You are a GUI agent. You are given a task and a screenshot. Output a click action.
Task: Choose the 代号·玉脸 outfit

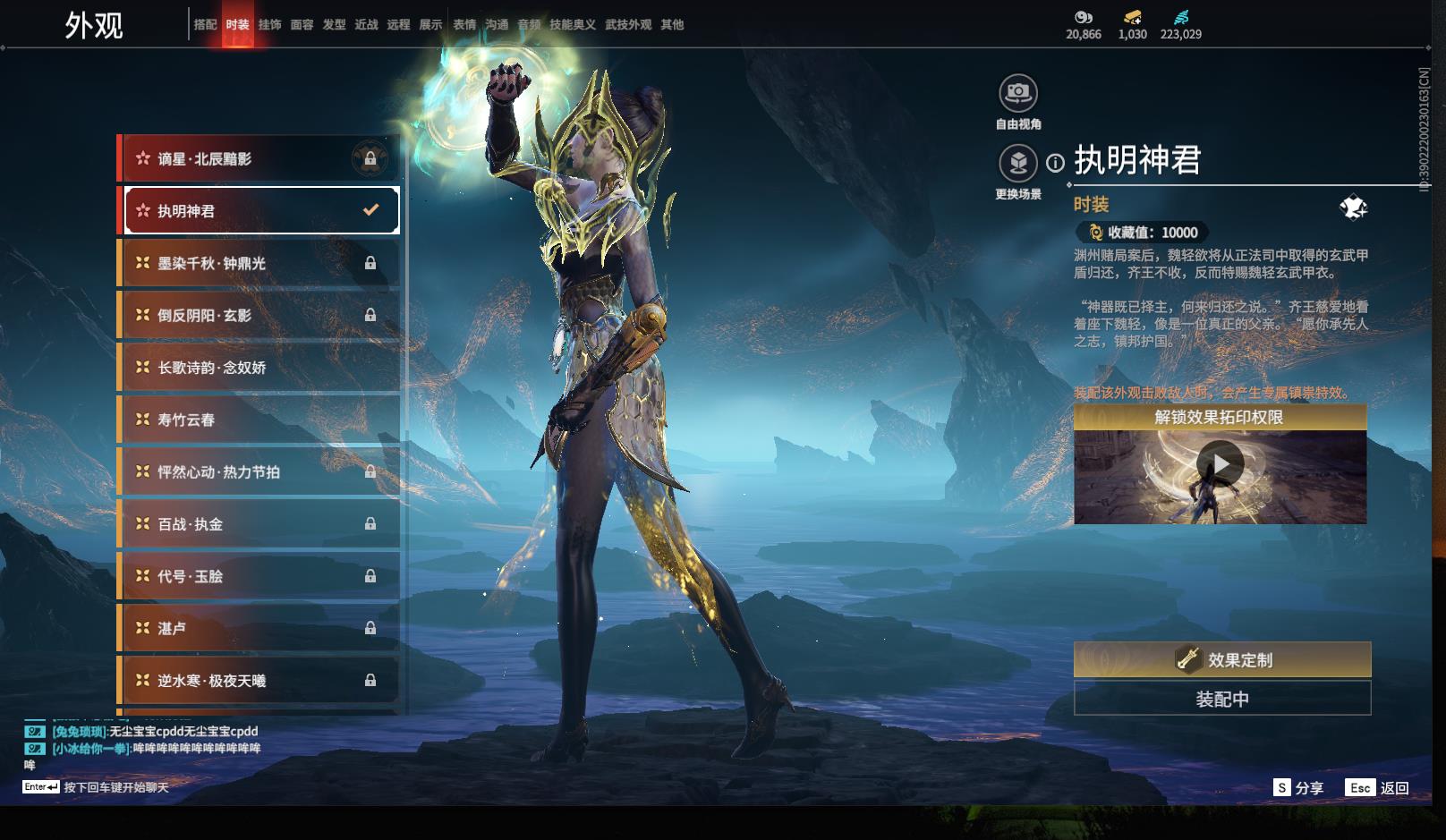pos(259,576)
